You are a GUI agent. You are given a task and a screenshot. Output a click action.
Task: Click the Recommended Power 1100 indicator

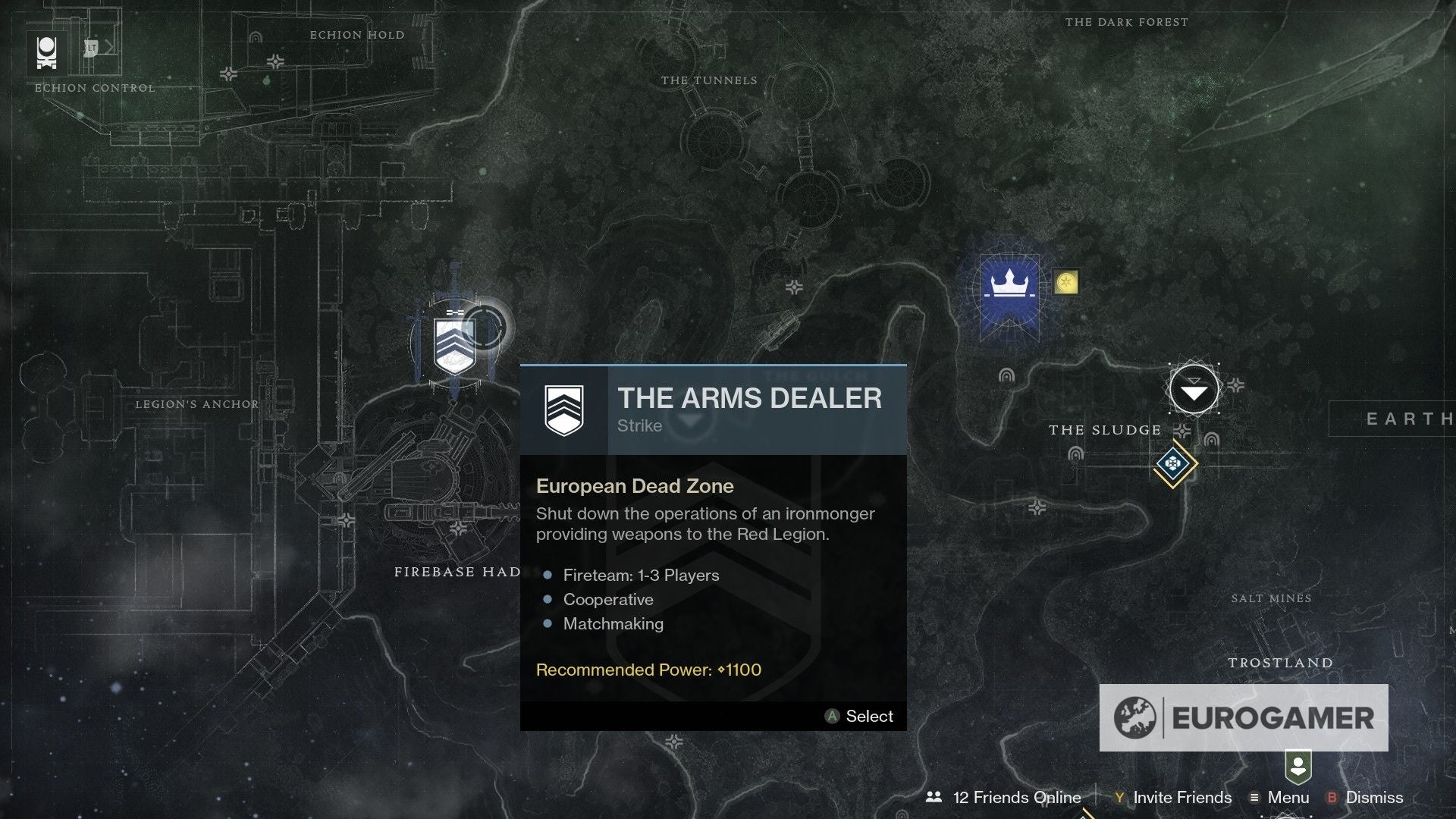647,670
